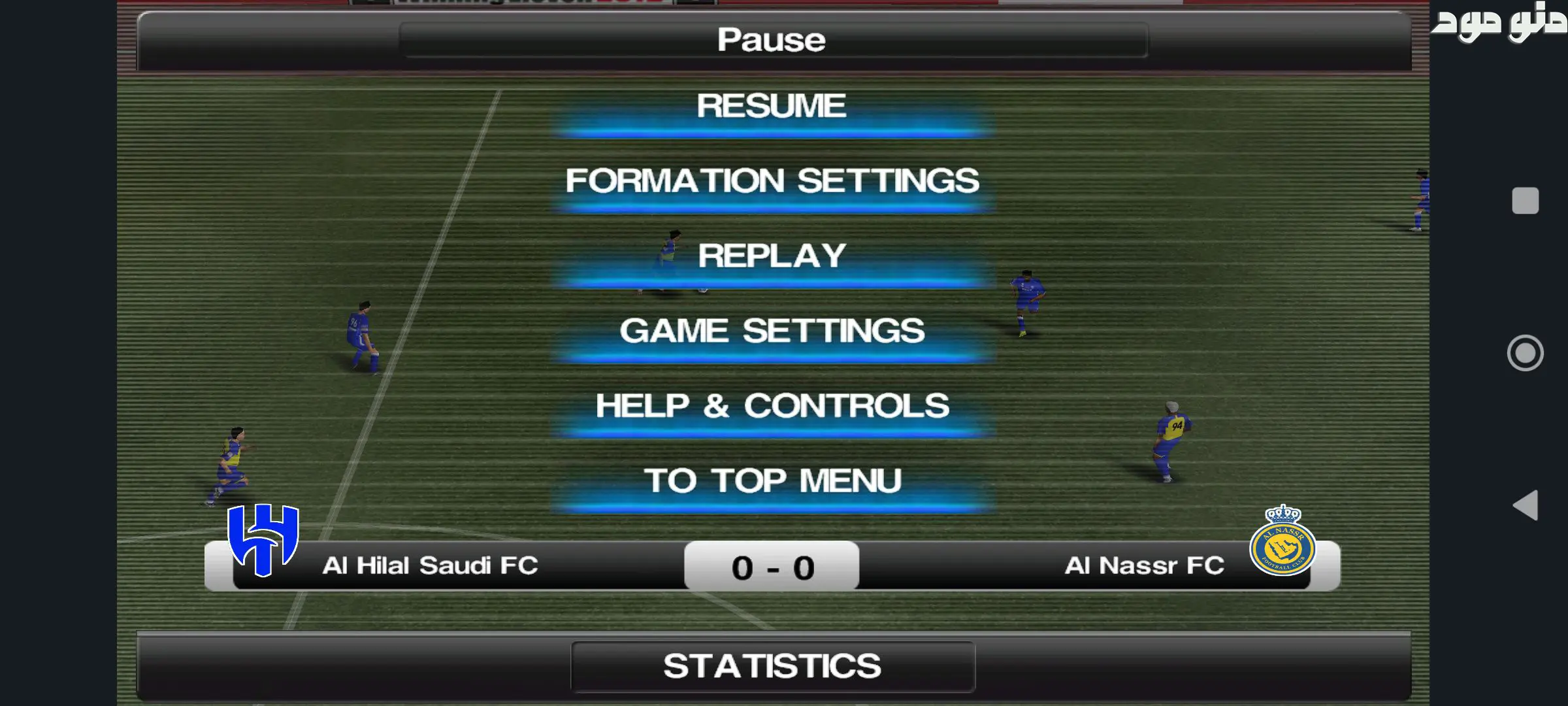Tap the Android recent apps square
The width and height of the screenshot is (1568, 706).
point(1525,201)
